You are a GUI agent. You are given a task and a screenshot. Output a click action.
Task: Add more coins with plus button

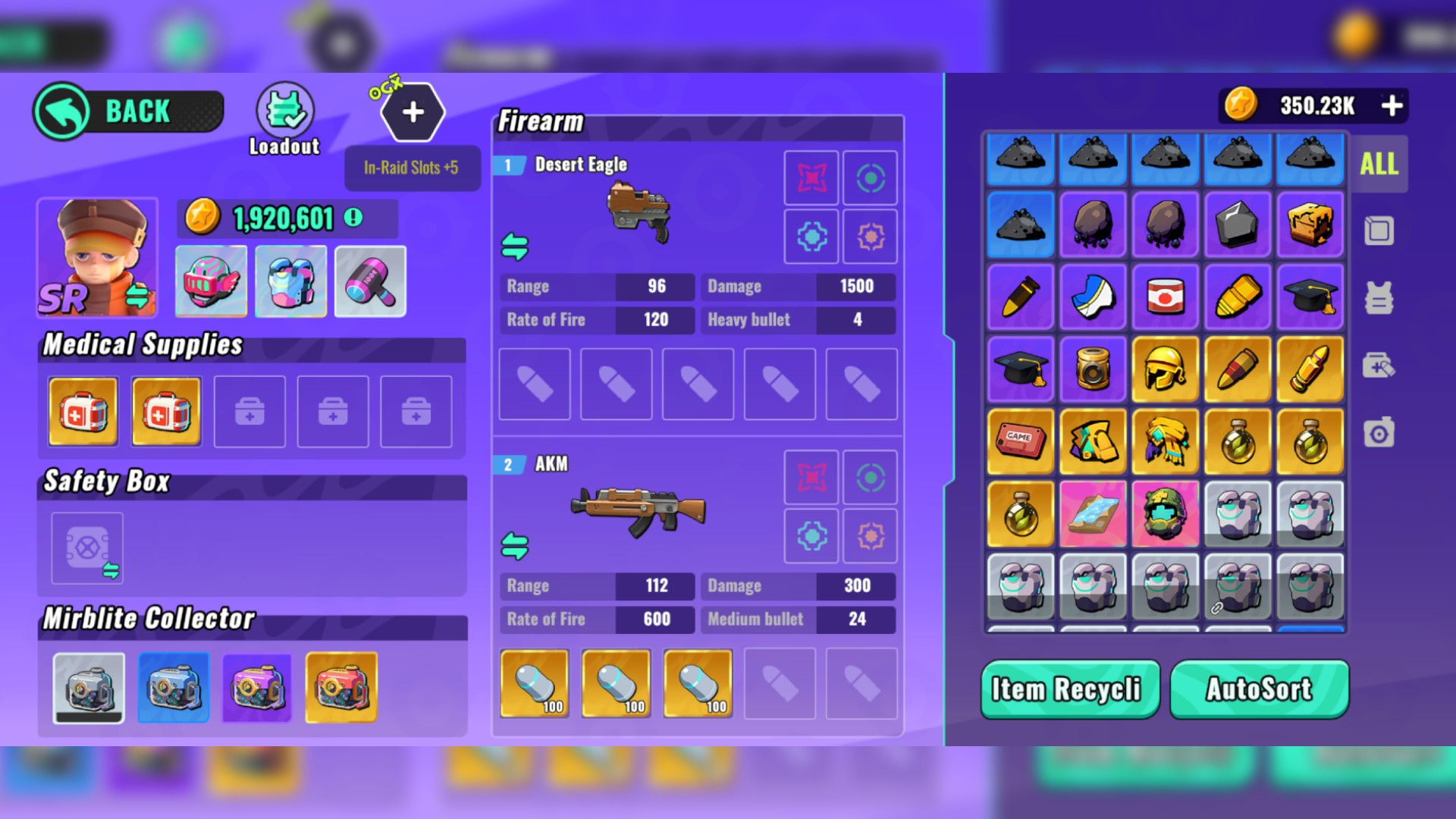click(x=1392, y=105)
